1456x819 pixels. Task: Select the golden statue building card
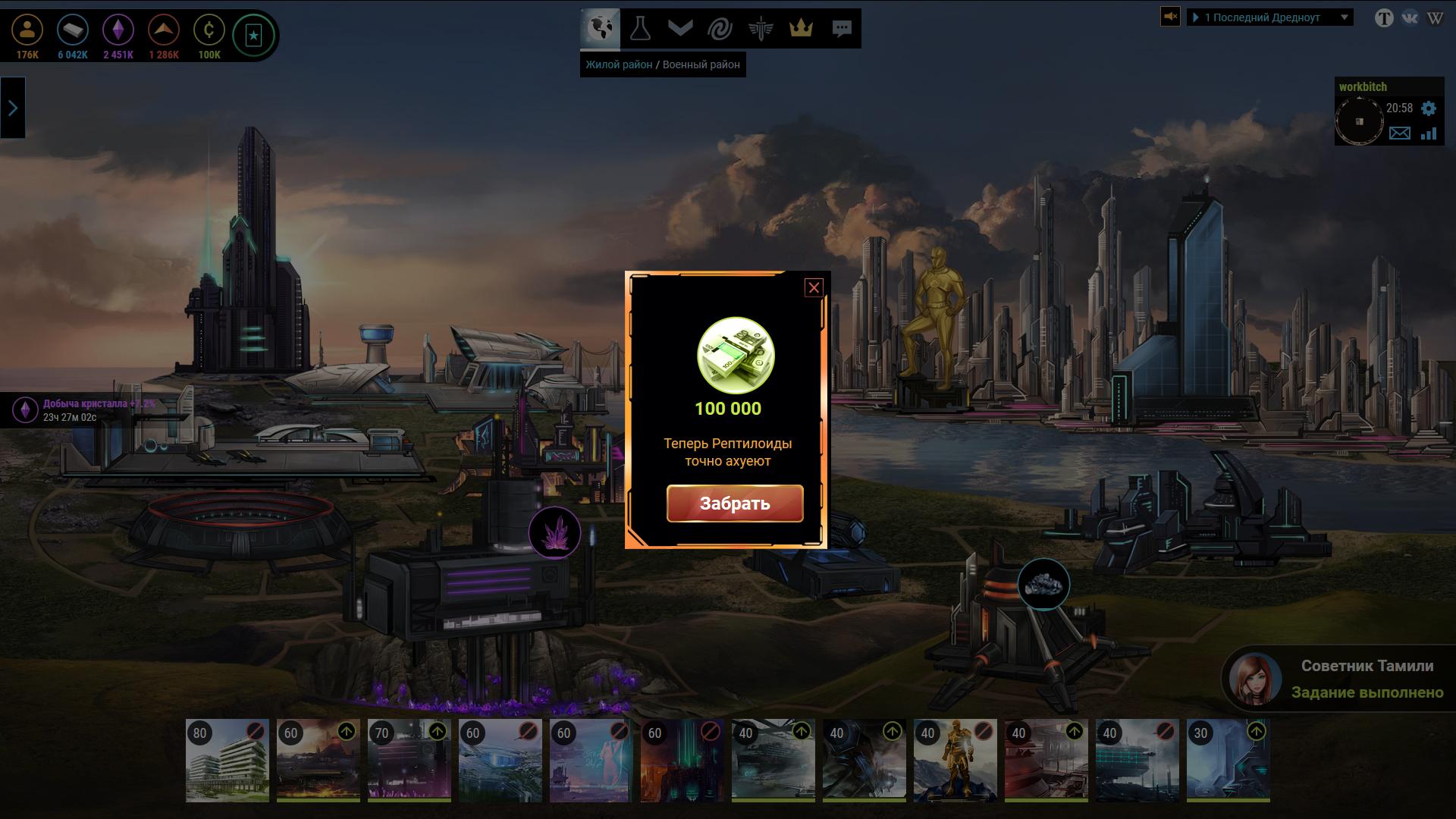(955, 761)
